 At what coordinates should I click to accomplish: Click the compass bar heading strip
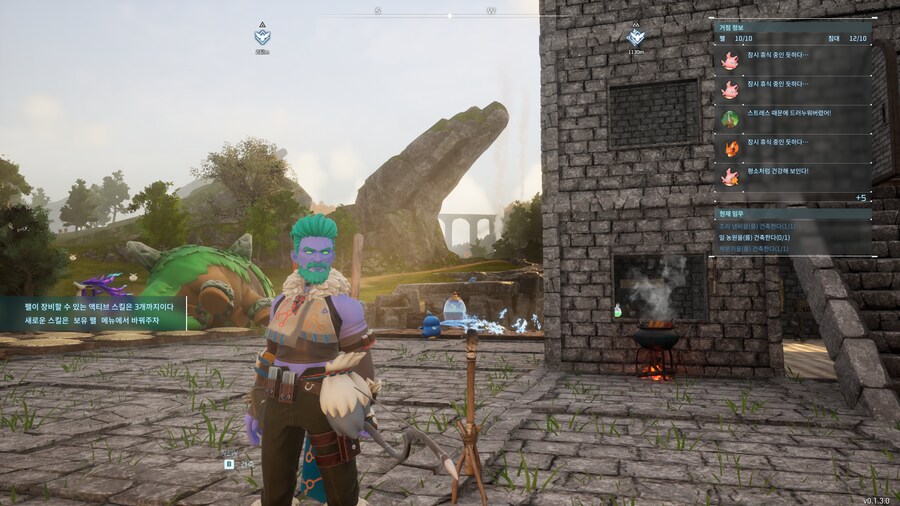(450, 13)
